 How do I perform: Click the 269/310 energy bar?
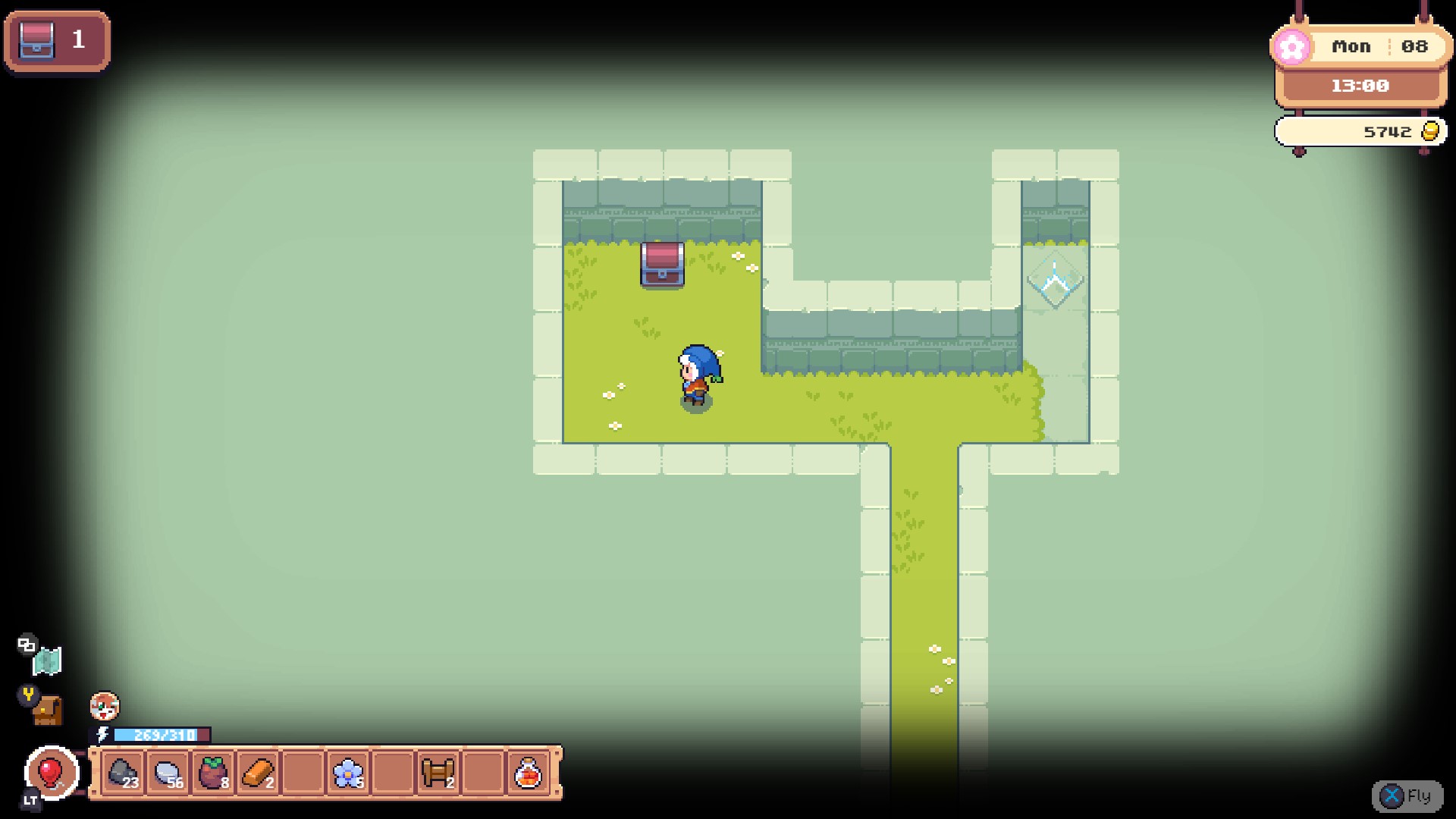click(x=161, y=734)
